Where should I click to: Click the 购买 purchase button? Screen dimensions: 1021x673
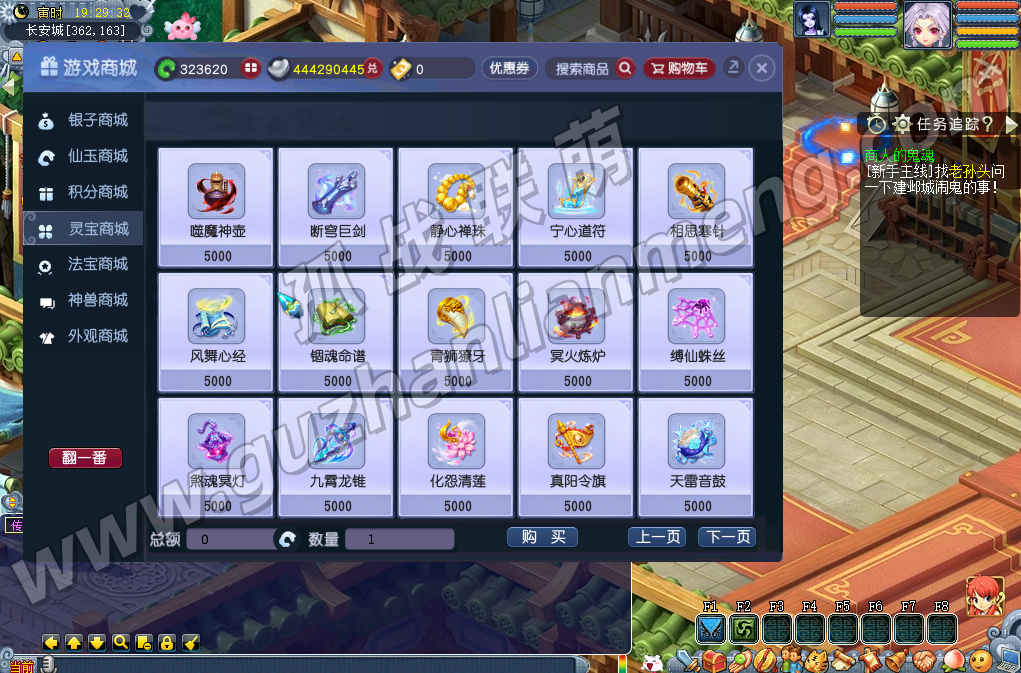tap(543, 537)
